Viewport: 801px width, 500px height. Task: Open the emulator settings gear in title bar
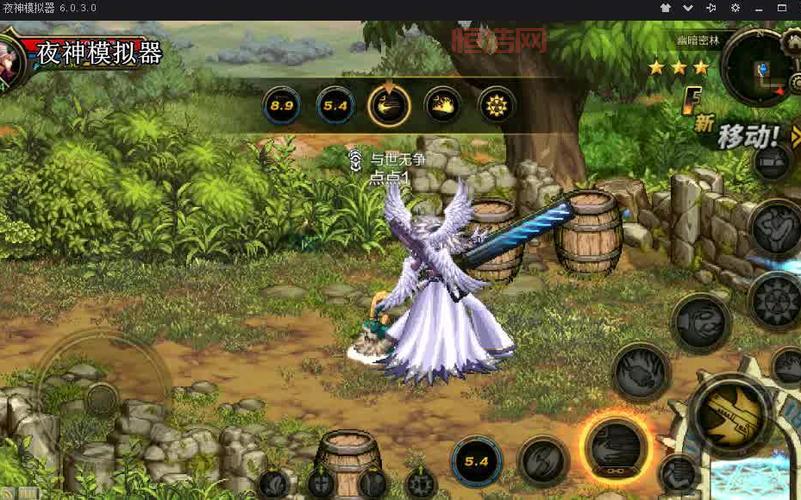click(736, 8)
